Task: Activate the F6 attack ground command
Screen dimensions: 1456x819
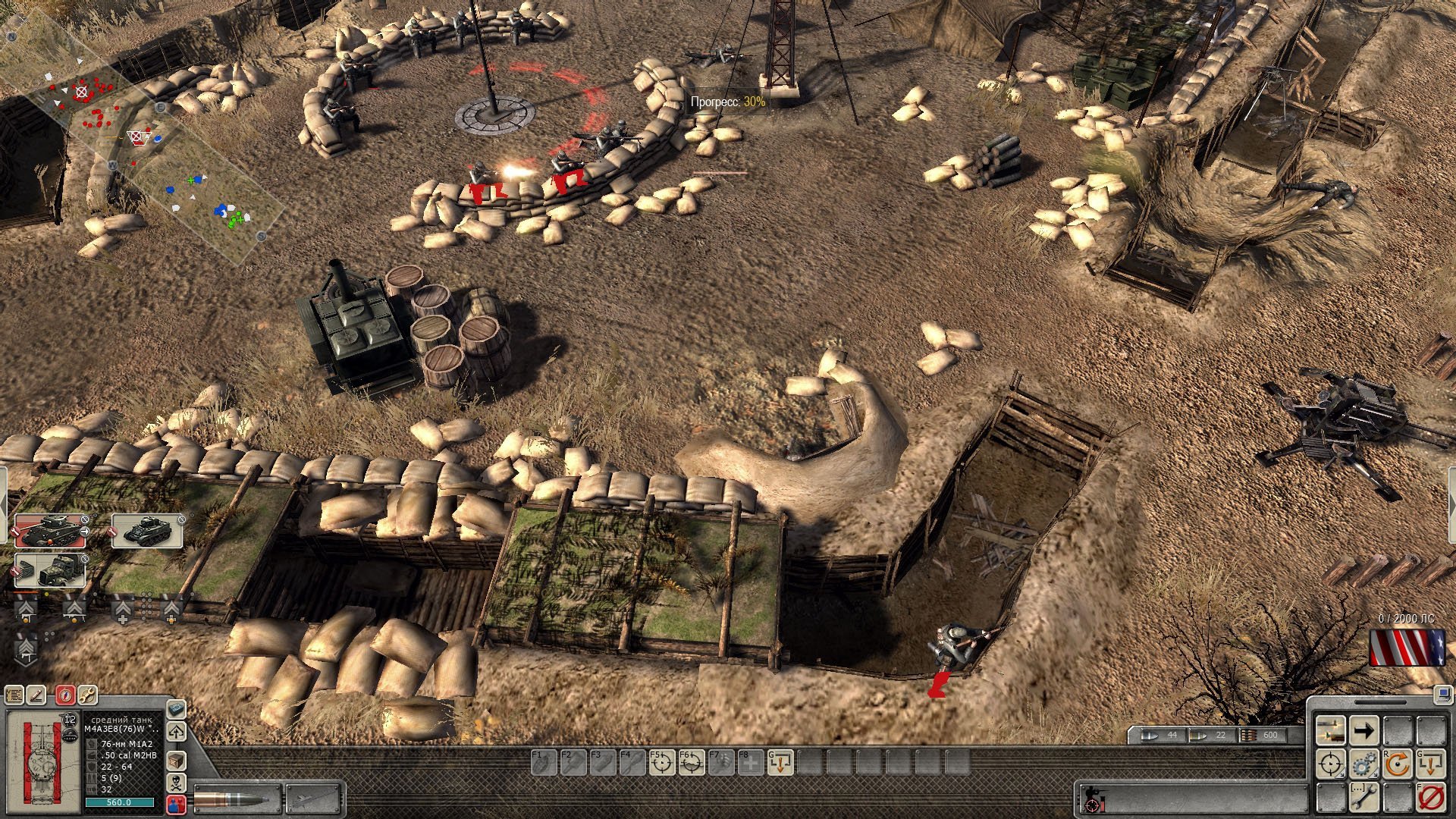Action: [691, 763]
